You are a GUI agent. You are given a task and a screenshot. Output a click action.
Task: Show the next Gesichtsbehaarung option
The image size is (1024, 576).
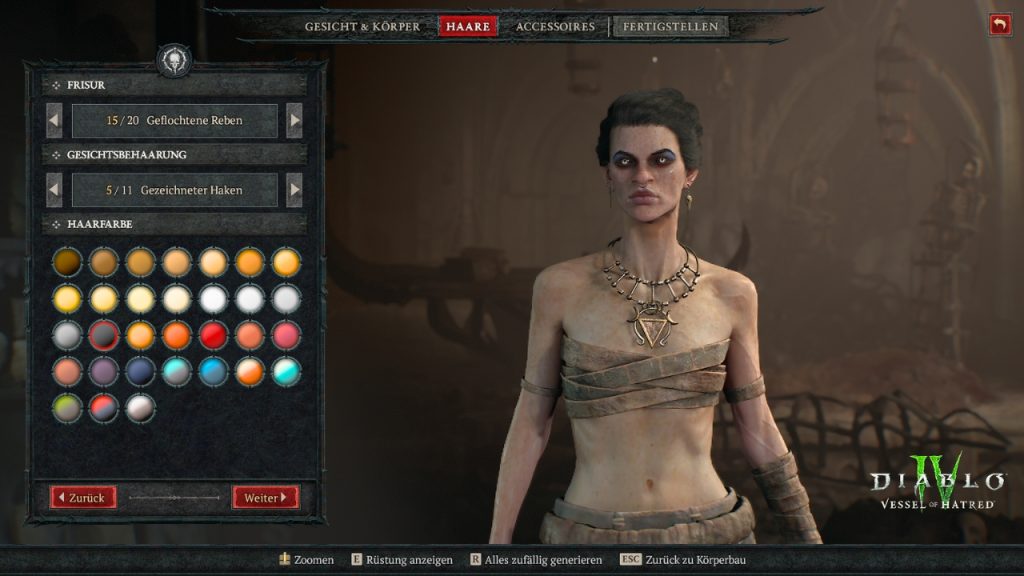coord(294,190)
